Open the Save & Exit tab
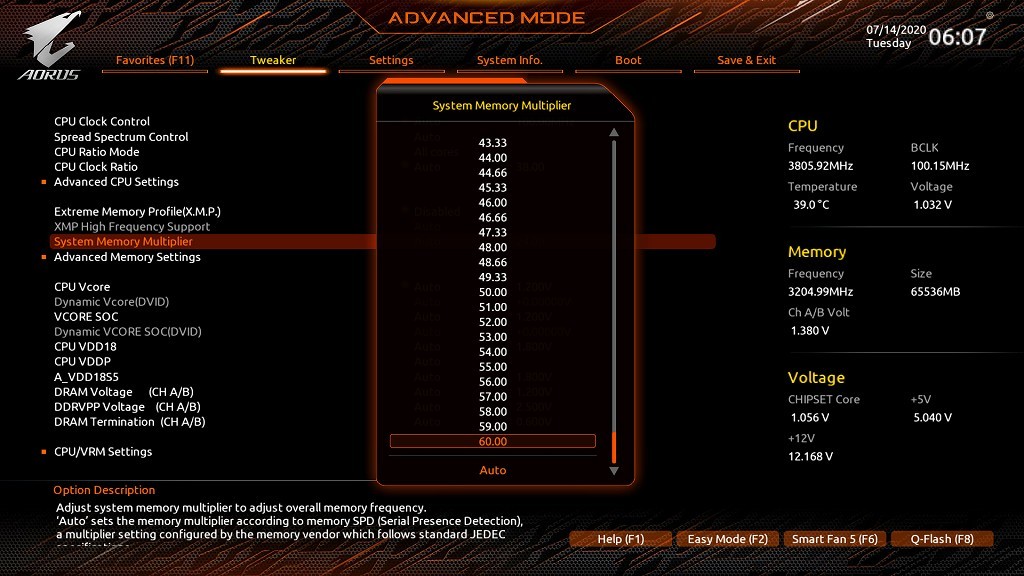Screen dimensions: 1024x576 pos(746,60)
